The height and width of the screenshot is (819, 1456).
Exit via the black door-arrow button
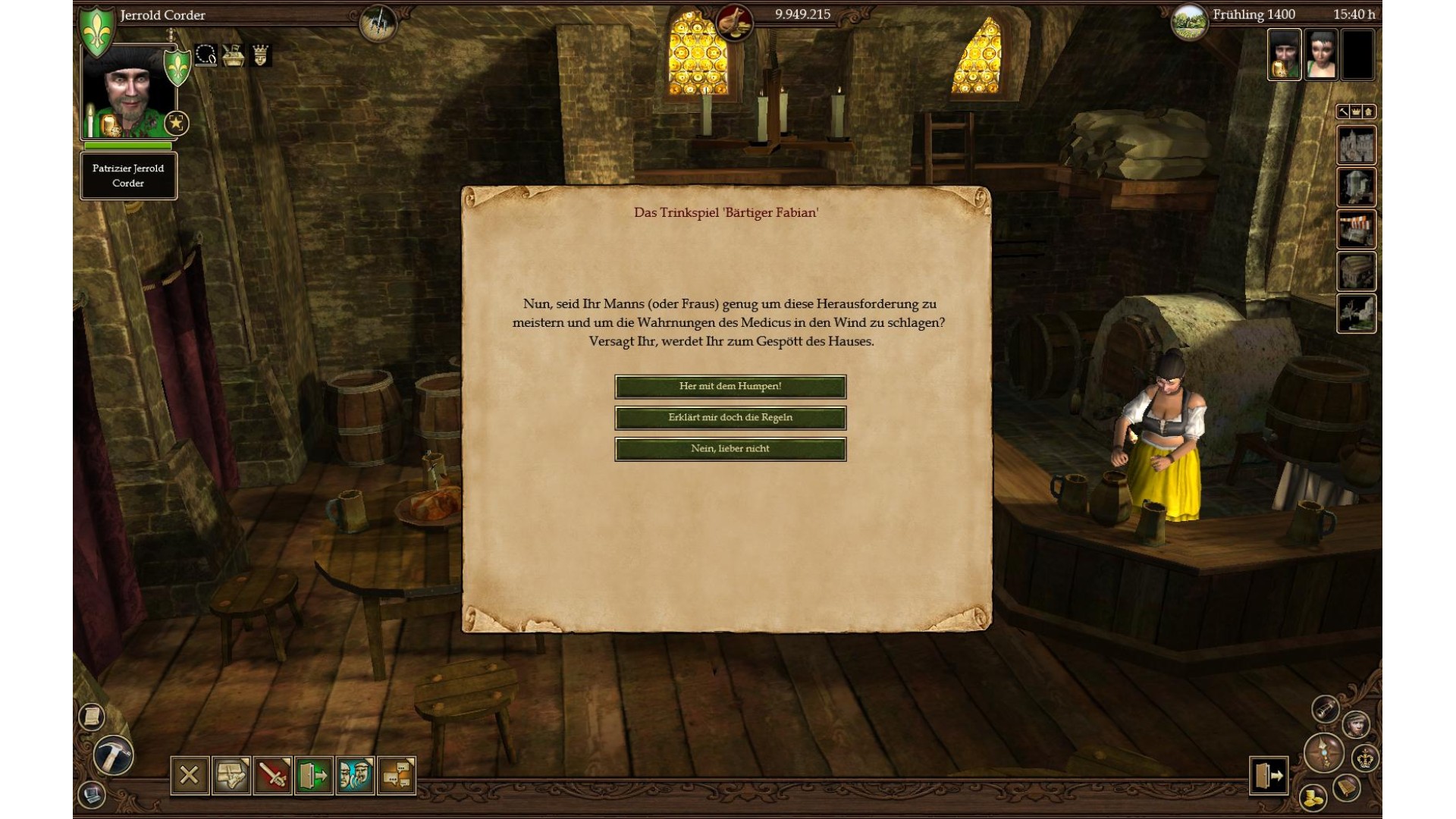(x=1269, y=776)
